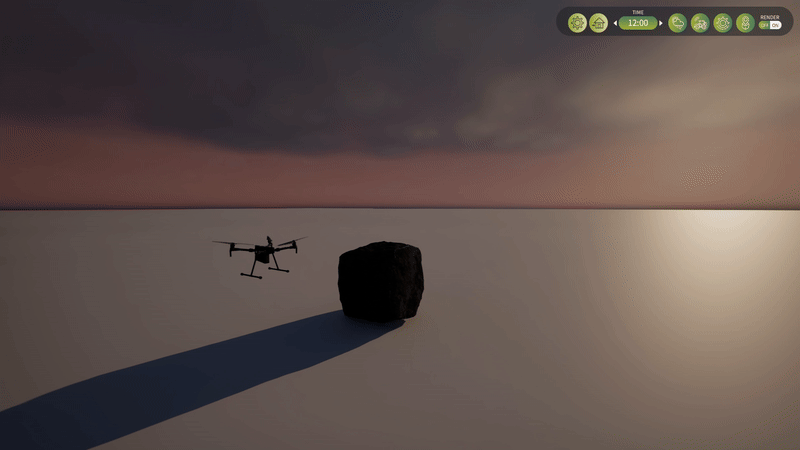Click the house home icon
Image resolution: width=800 pixels, height=450 pixels.
coord(598,22)
